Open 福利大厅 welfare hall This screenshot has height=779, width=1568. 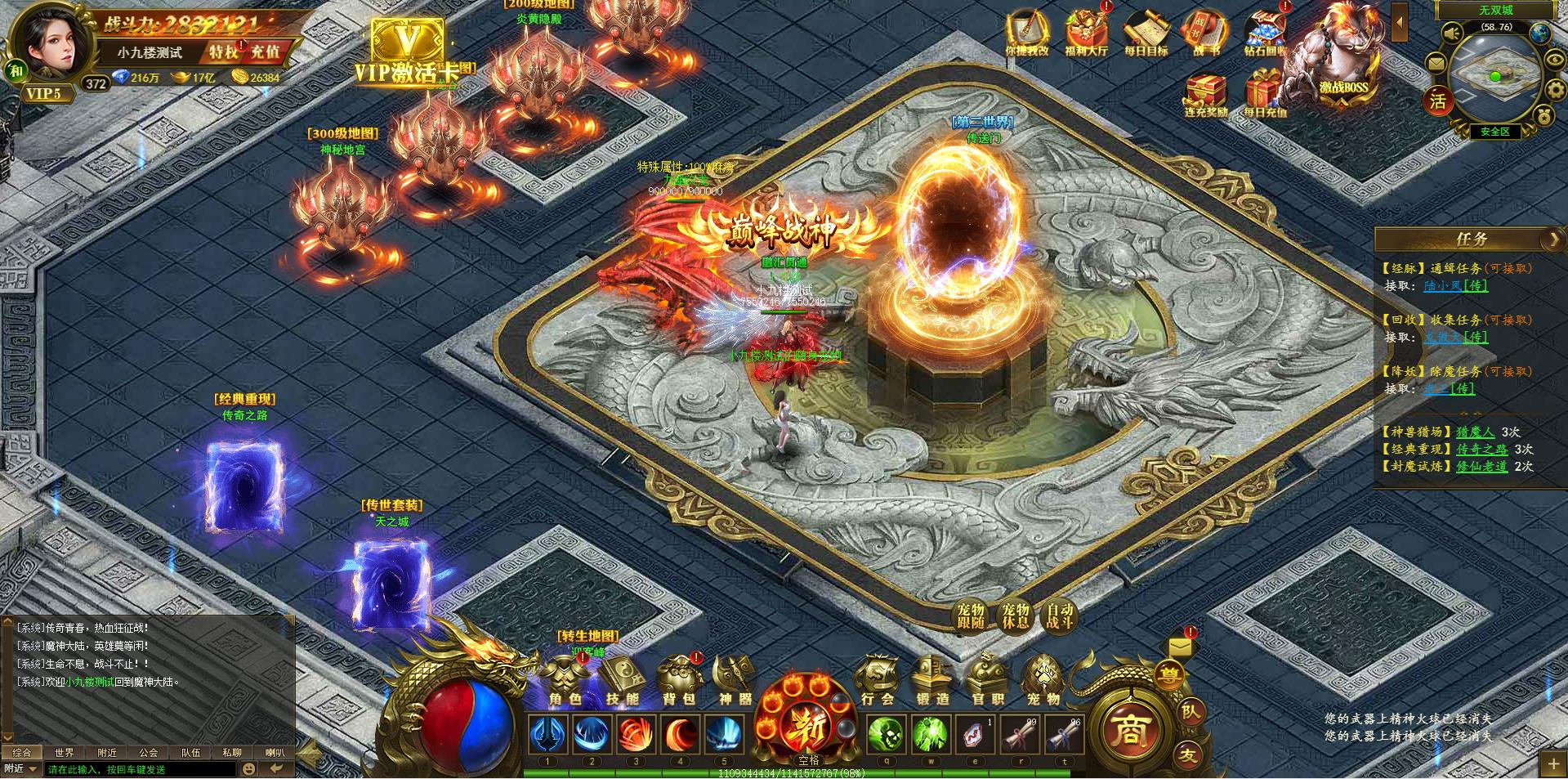pyautogui.click(x=1086, y=34)
